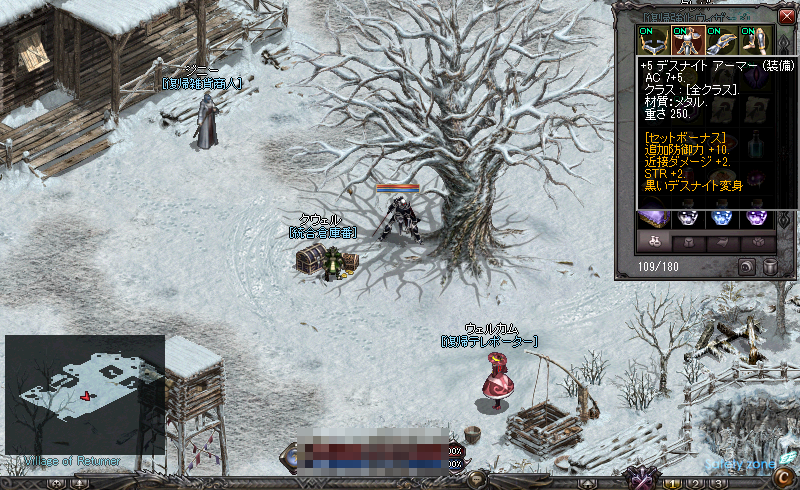Screen dimensions: 800x490
Task: Select hotbar page 1 button
Action: [x=672, y=484]
